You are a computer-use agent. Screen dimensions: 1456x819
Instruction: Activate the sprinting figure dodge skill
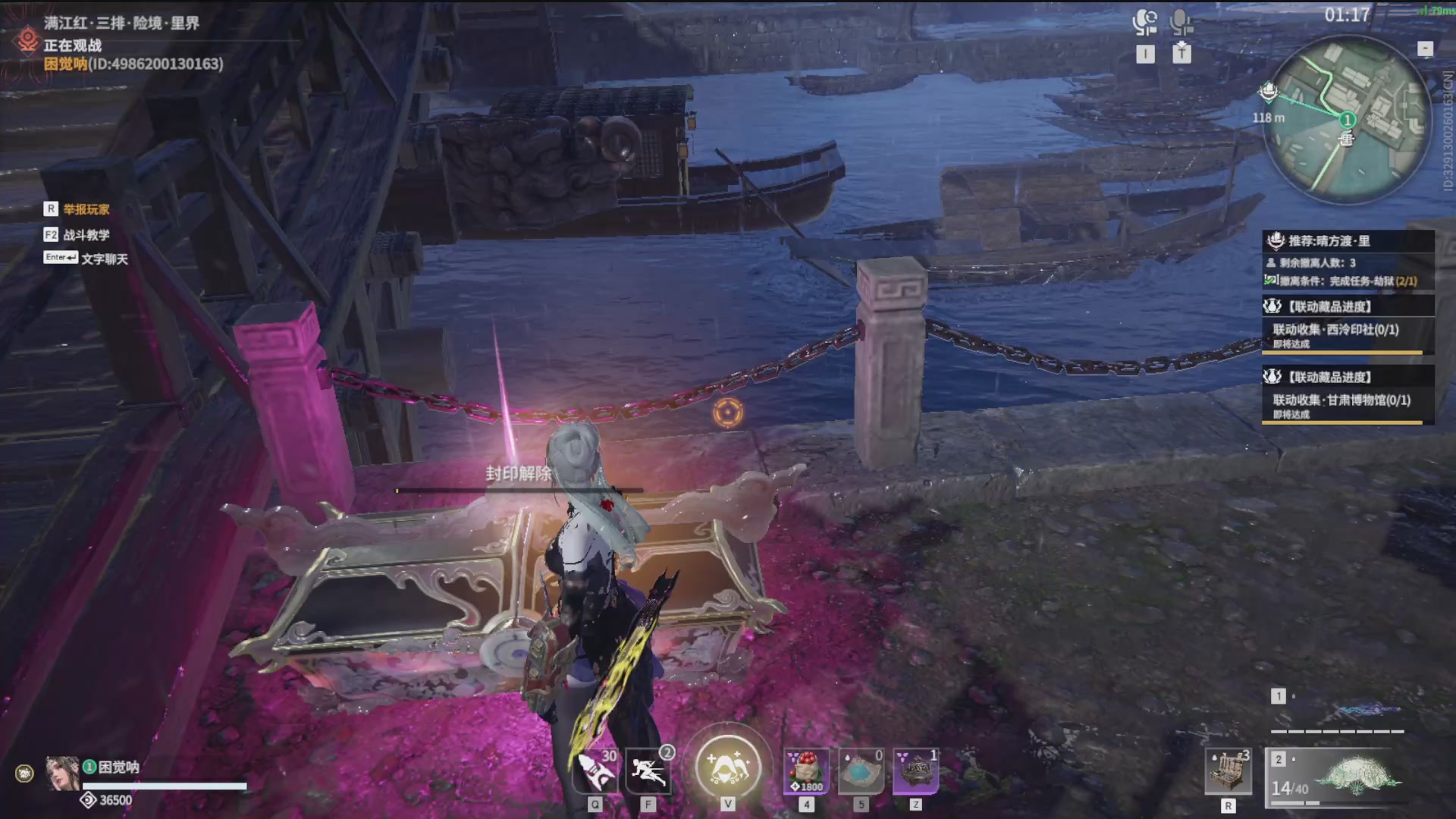click(x=649, y=770)
